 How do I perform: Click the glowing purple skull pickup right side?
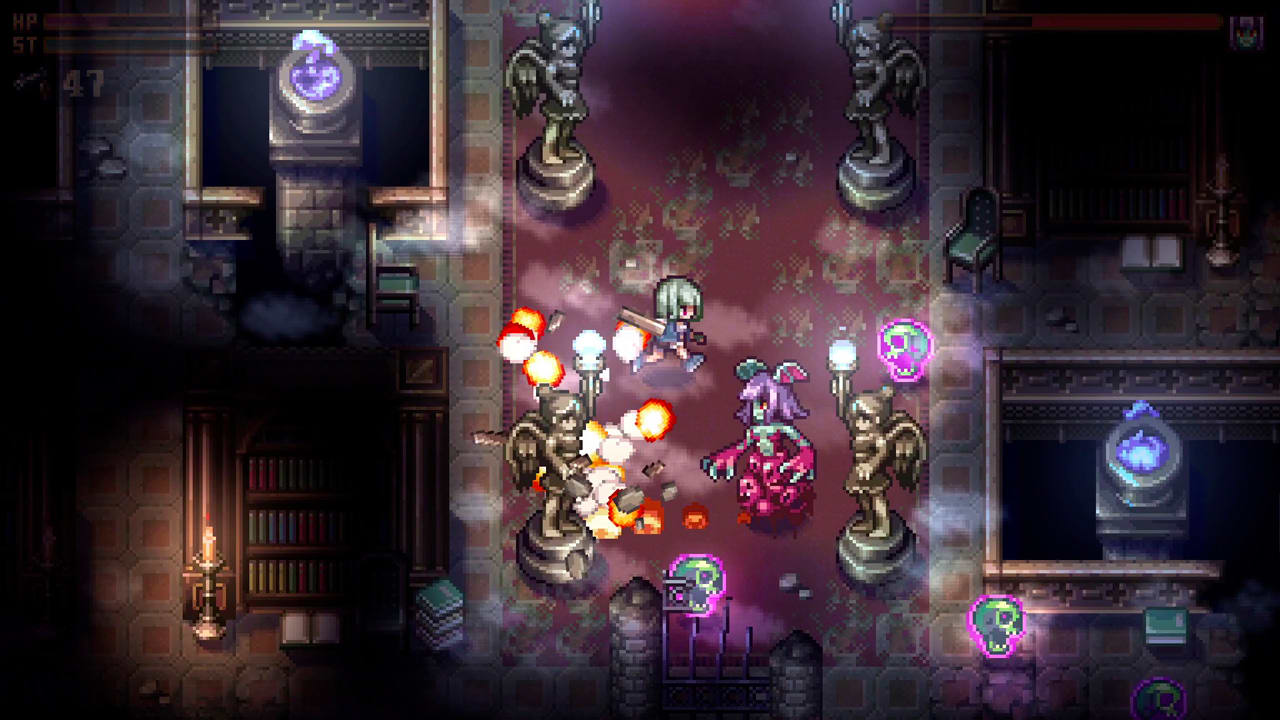(x=903, y=347)
